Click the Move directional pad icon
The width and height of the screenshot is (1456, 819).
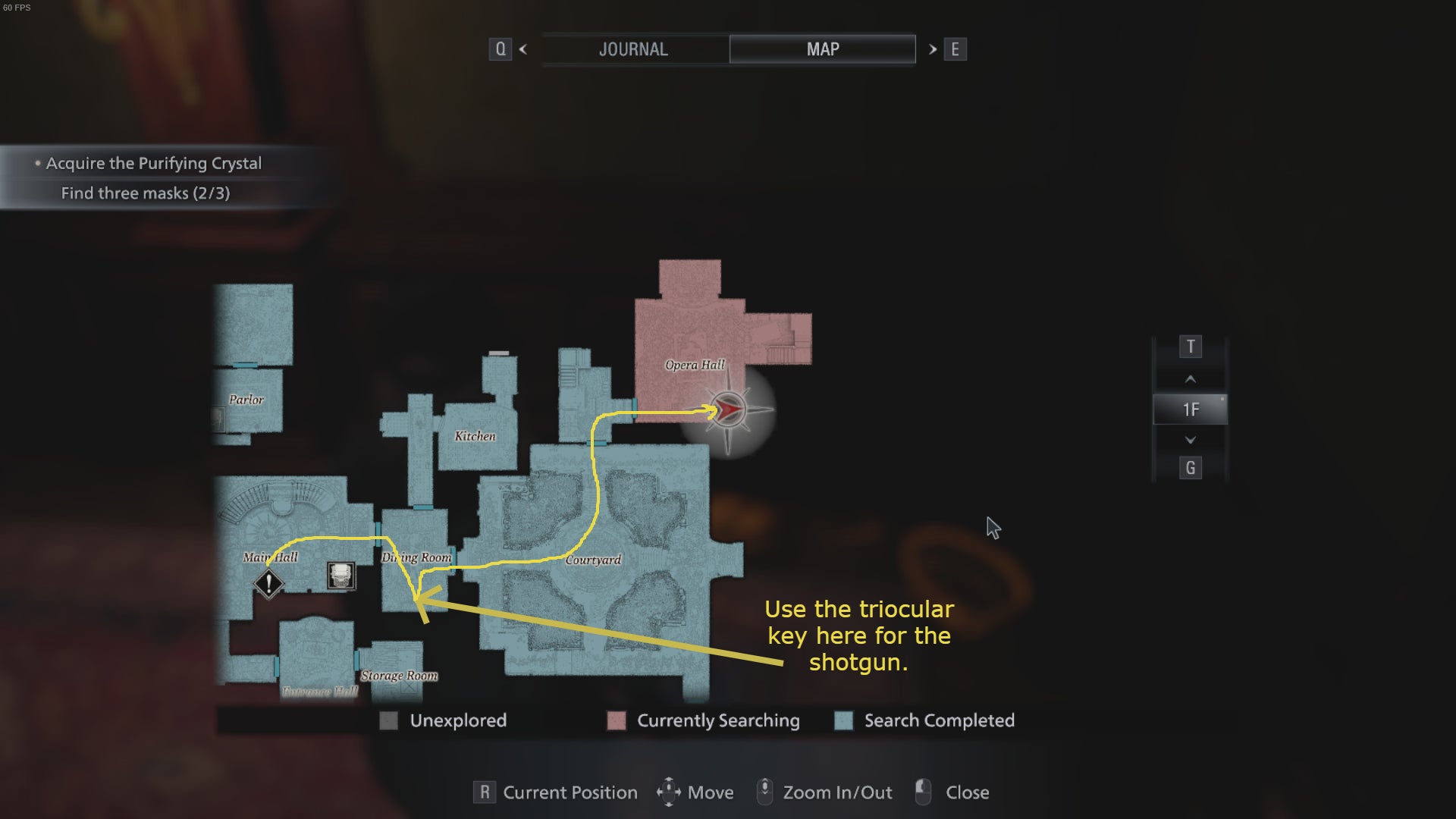(670, 792)
